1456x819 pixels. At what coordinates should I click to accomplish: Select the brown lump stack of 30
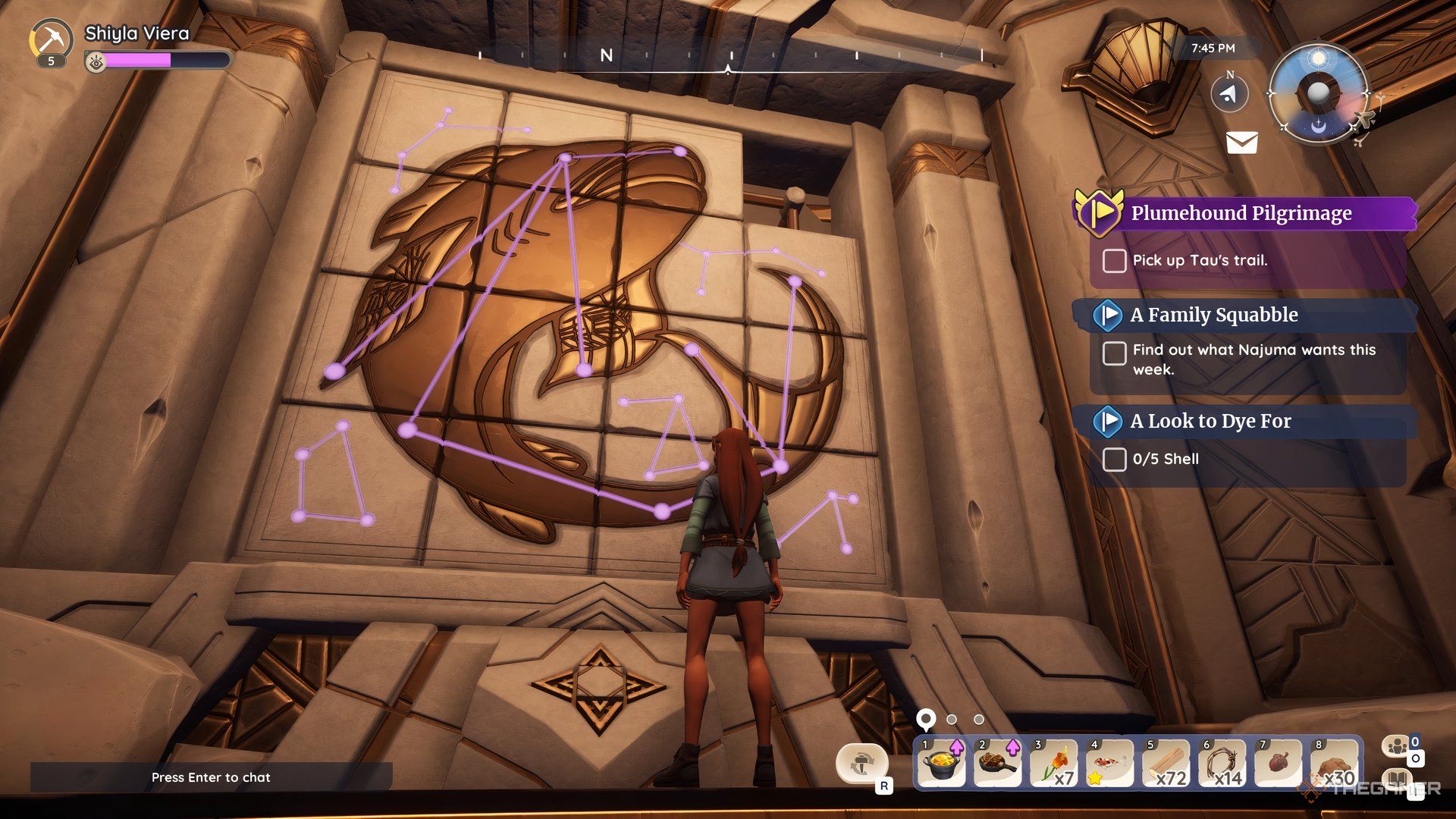[1334, 764]
